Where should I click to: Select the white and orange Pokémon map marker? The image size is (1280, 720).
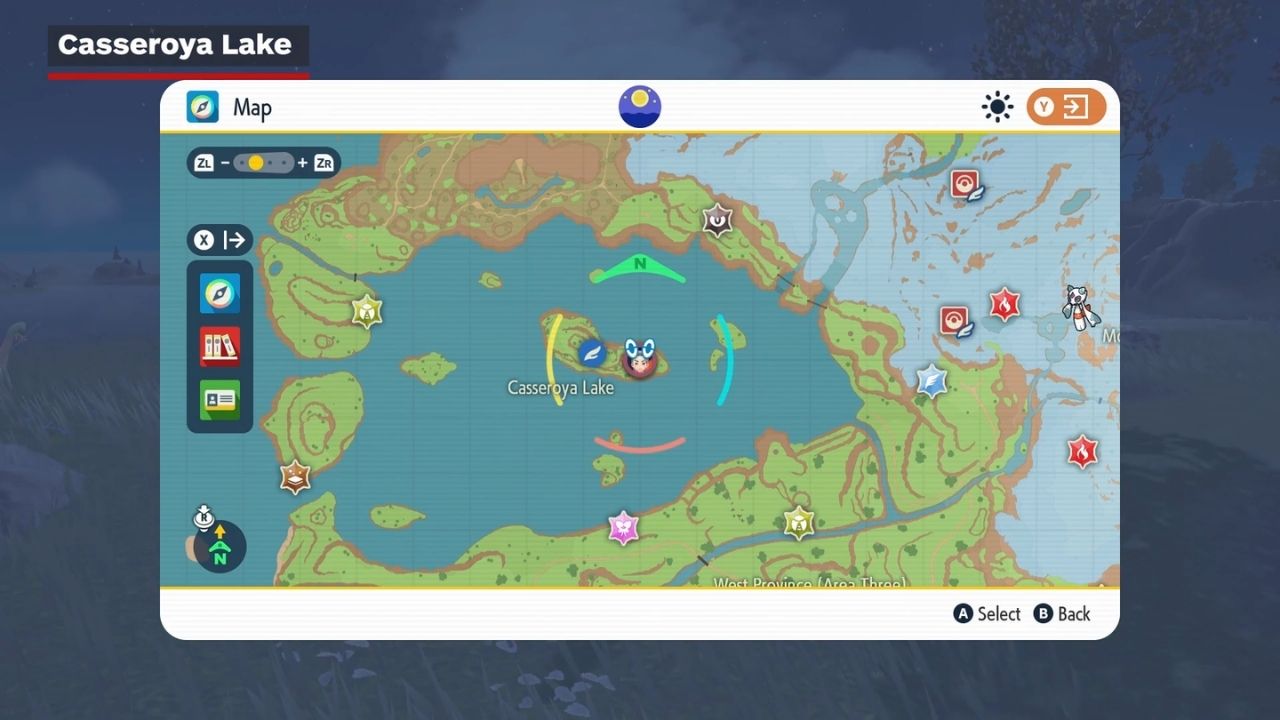(x=1076, y=307)
